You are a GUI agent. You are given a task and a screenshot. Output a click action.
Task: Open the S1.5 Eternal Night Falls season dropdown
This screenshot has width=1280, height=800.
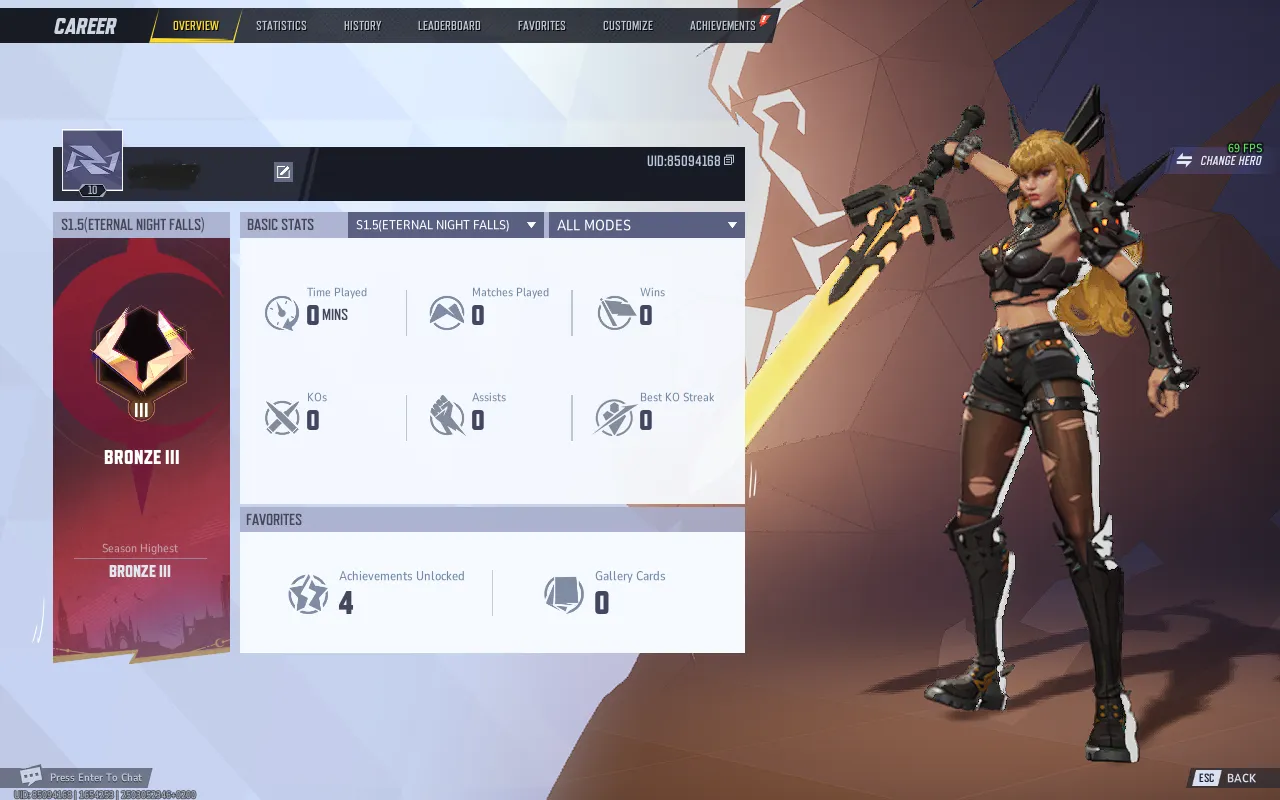click(445, 224)
